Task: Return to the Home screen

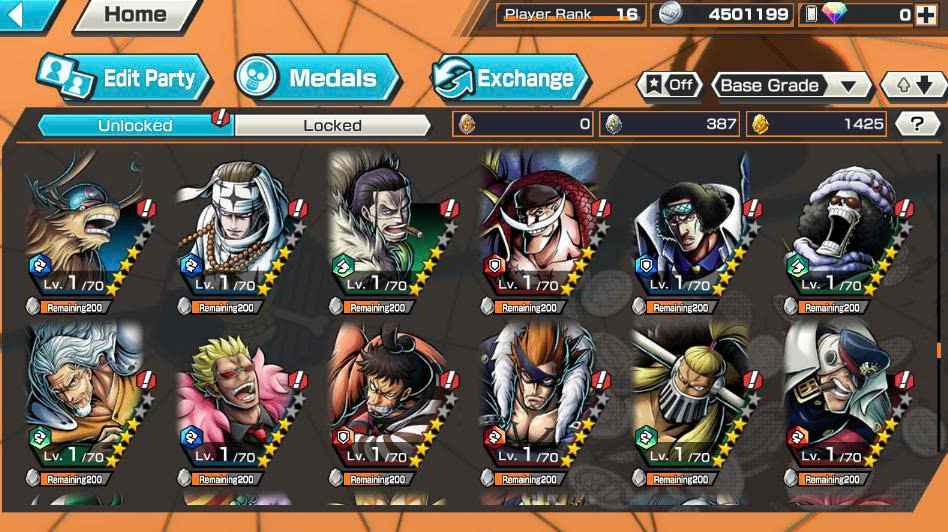Action: pyautogui.click(x=135, y=15)
